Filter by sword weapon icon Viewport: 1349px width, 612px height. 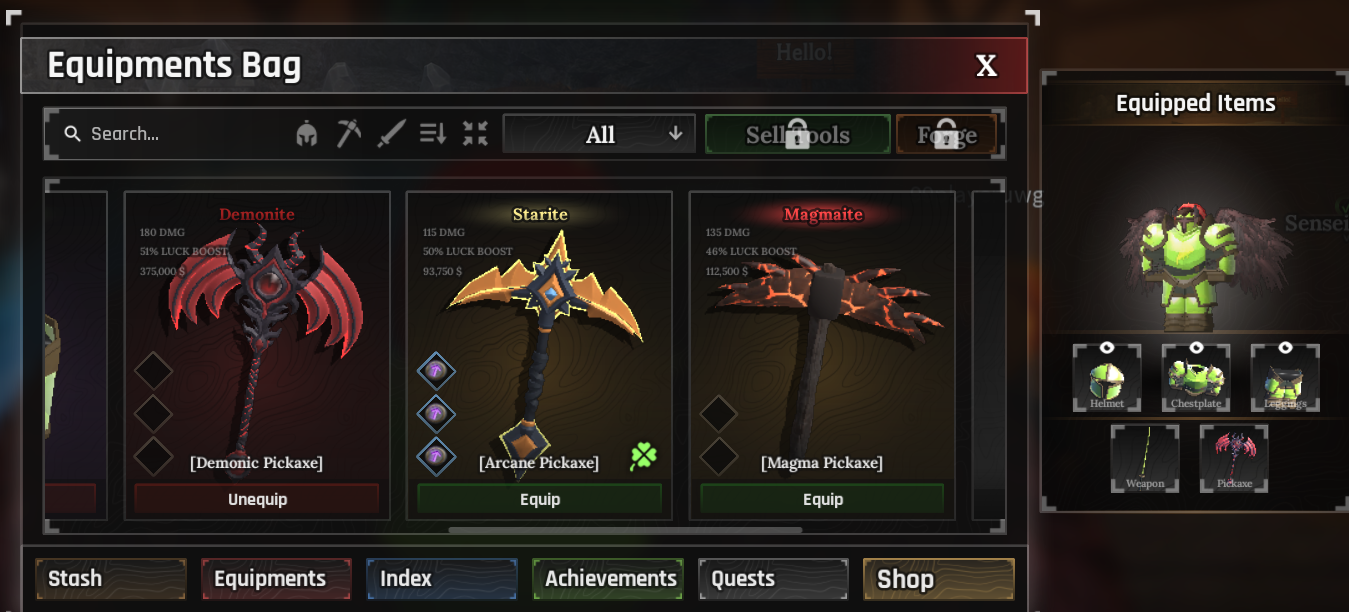(390, 133)
